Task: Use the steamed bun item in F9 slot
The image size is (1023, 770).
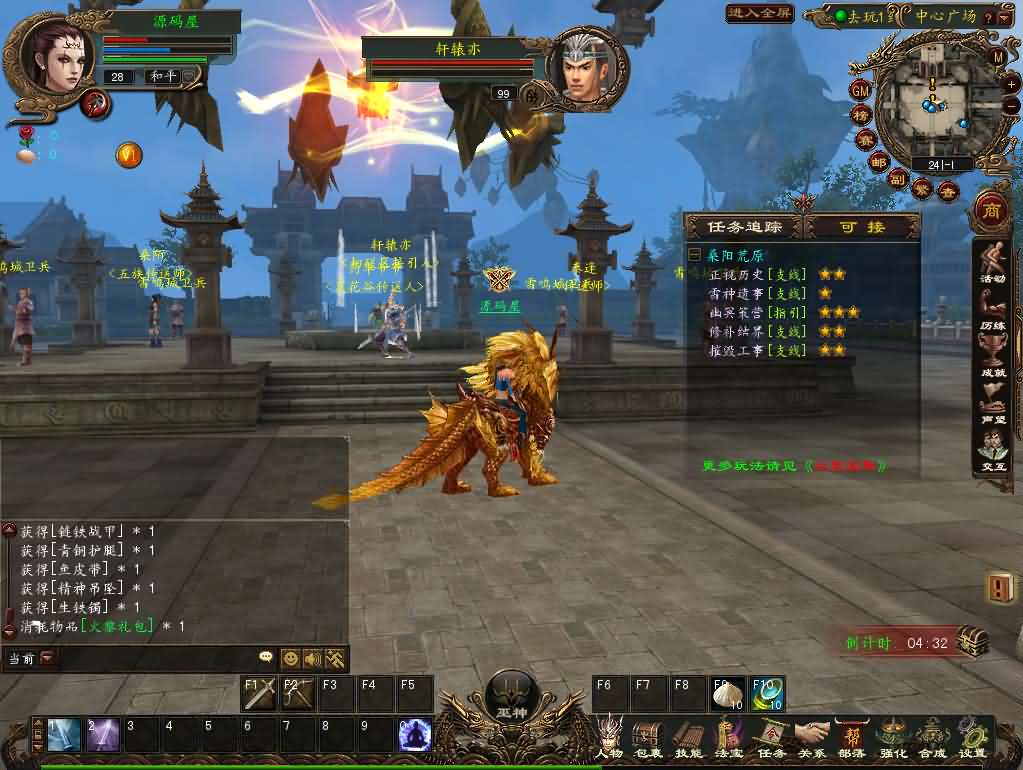Action: [x=727, y=693]
